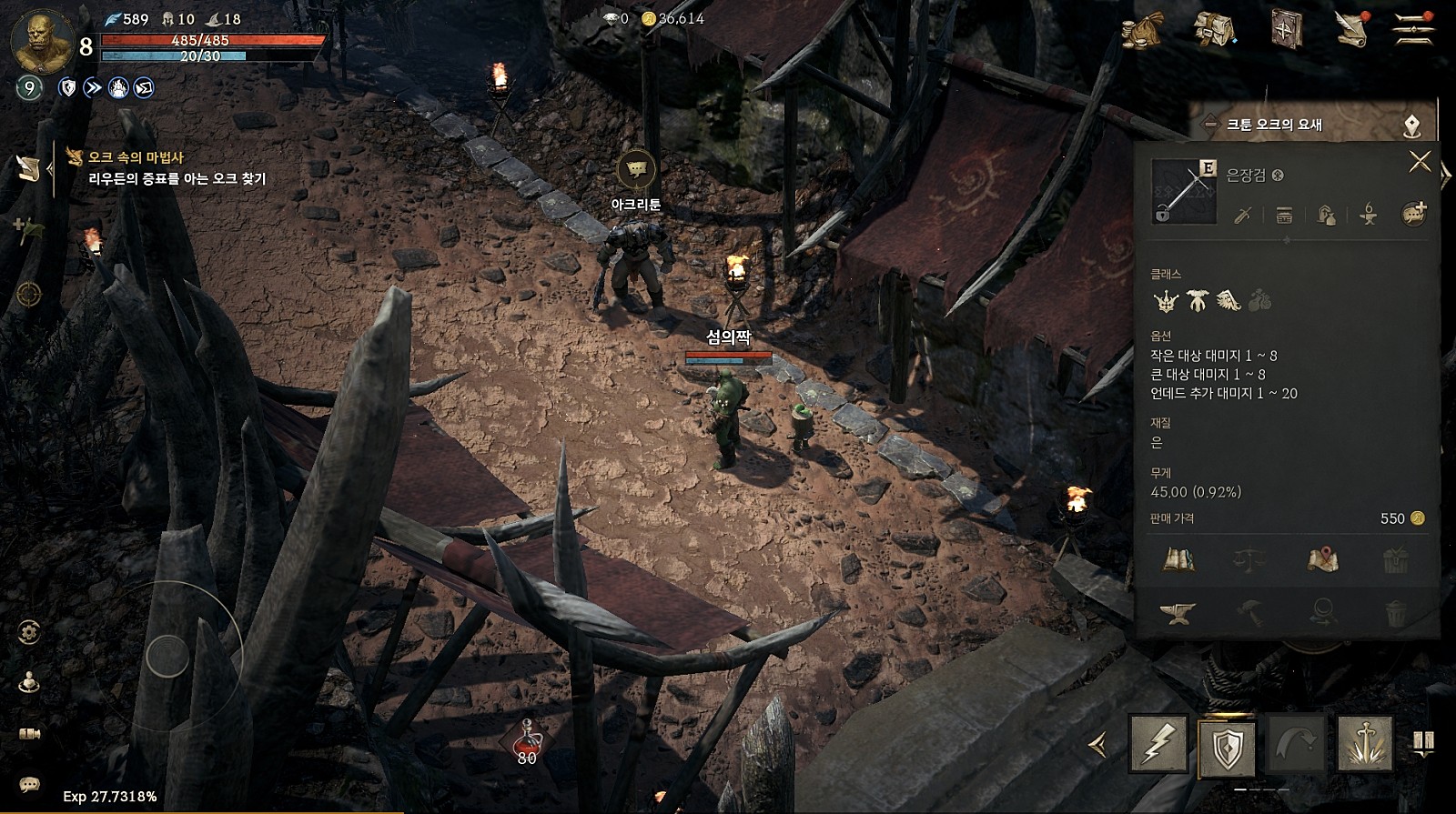Click the map location pin button
The image size is (1456, 814).
pos(1411,125)
